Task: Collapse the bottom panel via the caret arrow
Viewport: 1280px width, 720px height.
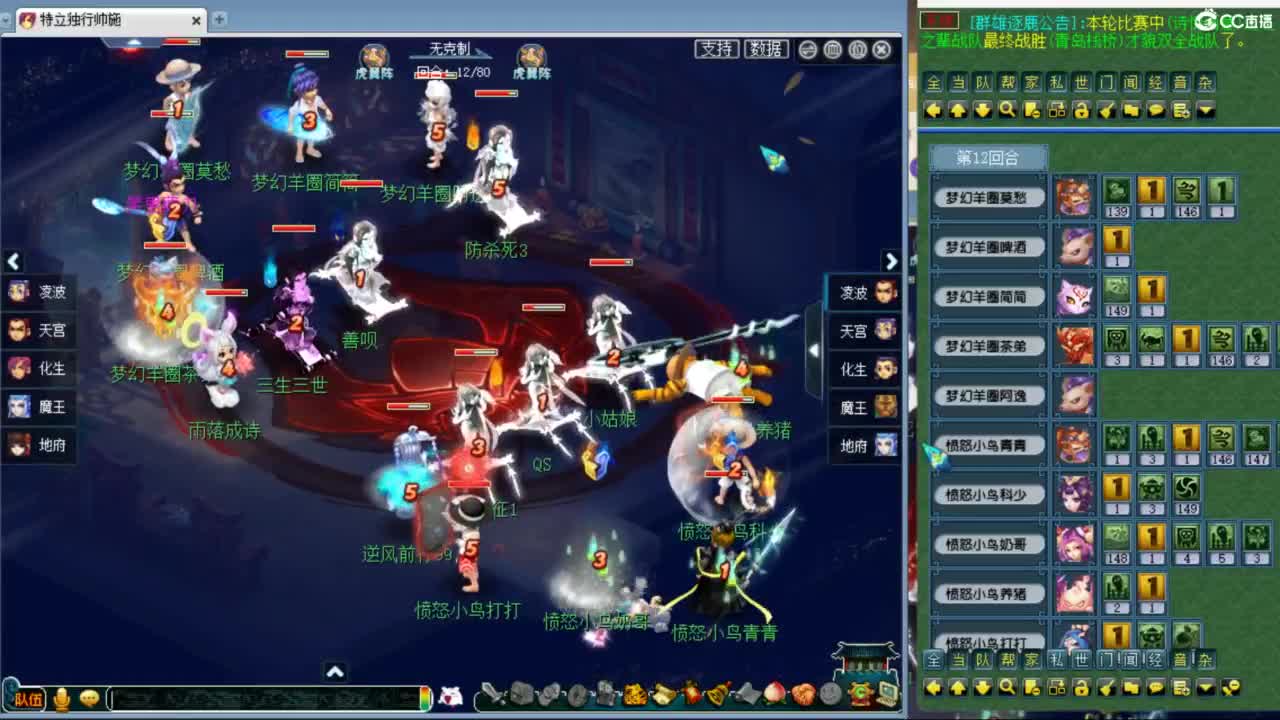Action: [334, 673]
